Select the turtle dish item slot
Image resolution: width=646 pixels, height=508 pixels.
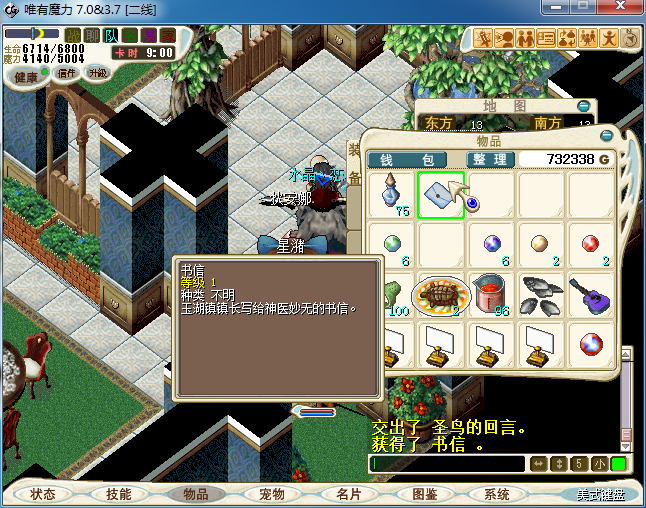point(441,294)
